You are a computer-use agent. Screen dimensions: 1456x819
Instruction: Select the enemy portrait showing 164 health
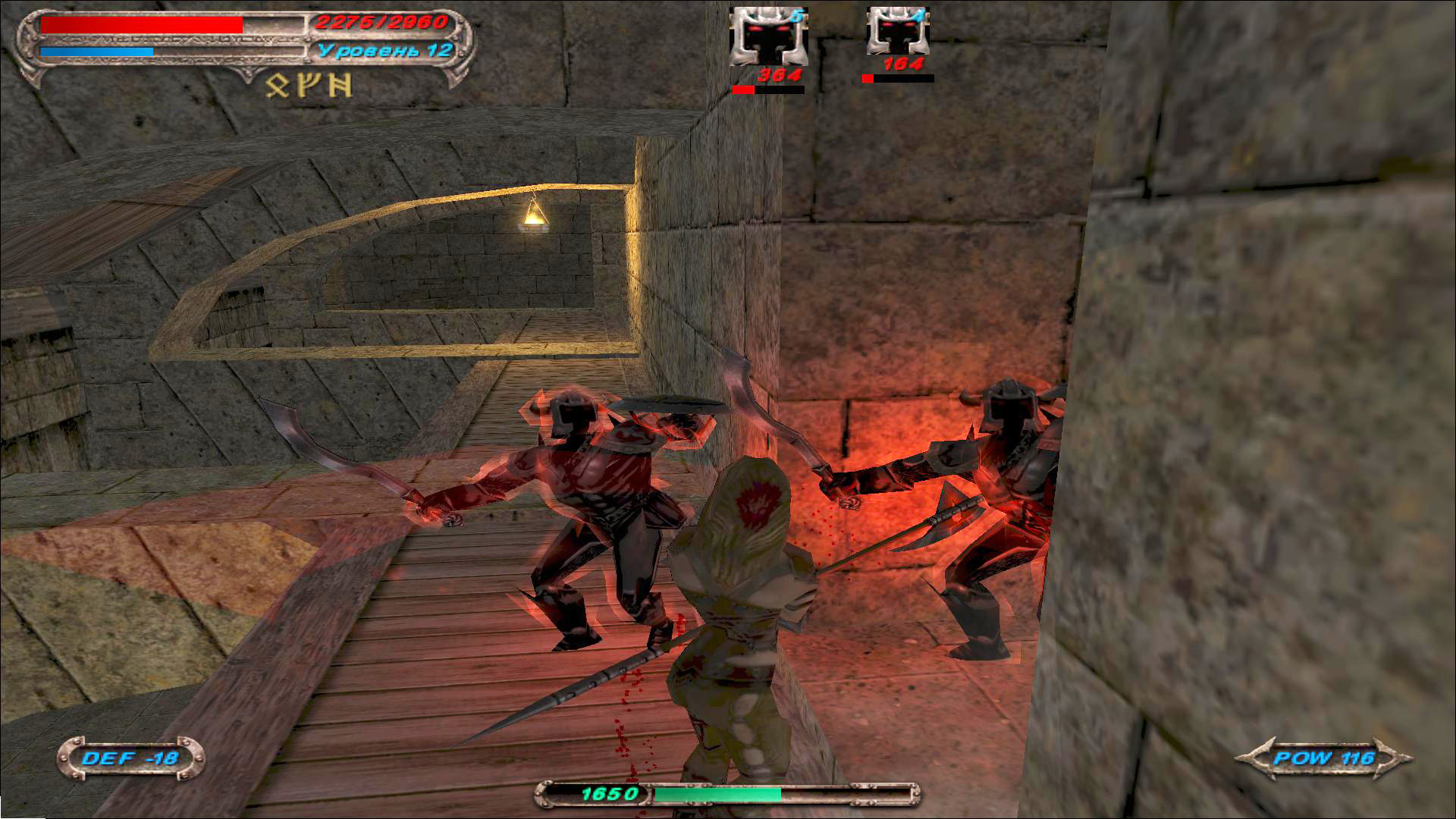[x=898, y=33]
